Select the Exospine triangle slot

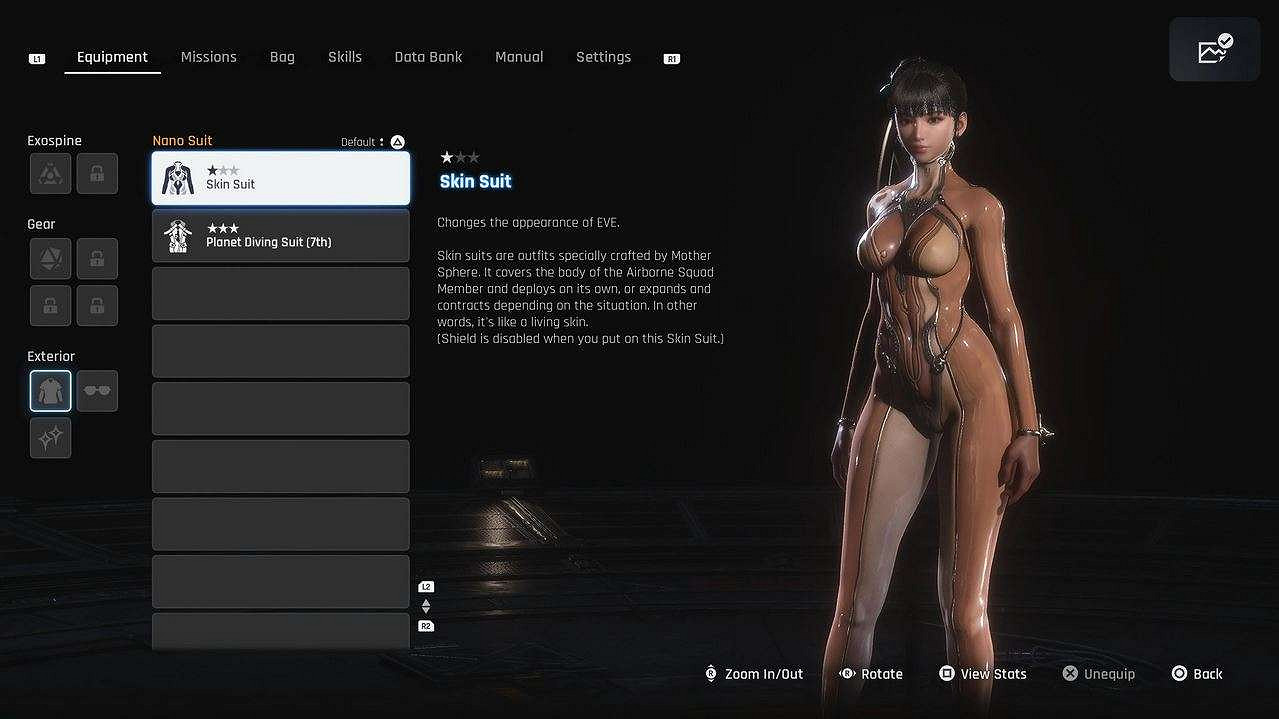click(50, 174)
